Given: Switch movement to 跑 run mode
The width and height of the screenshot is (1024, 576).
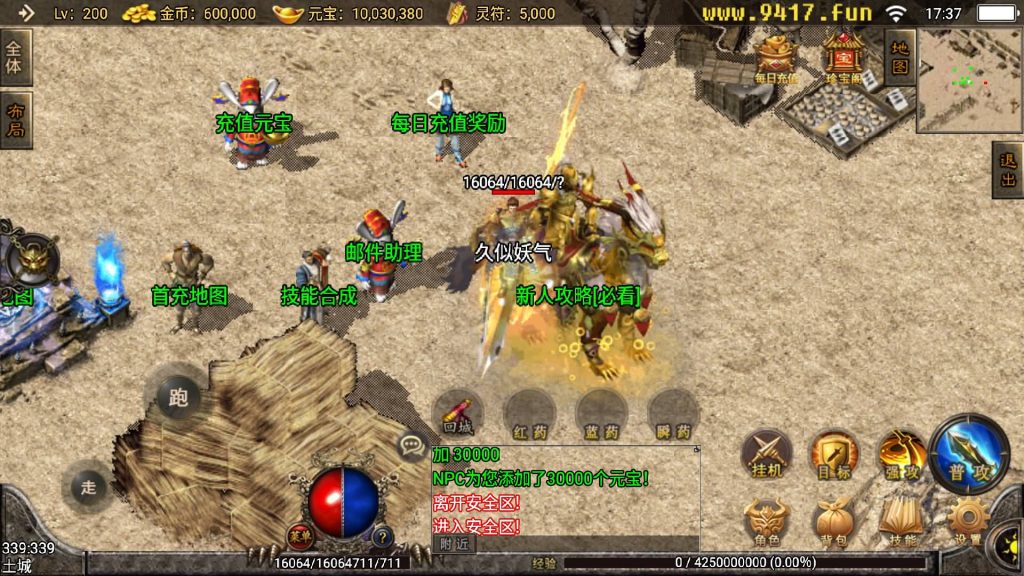Looking at the screenshot, I should 178,398.
